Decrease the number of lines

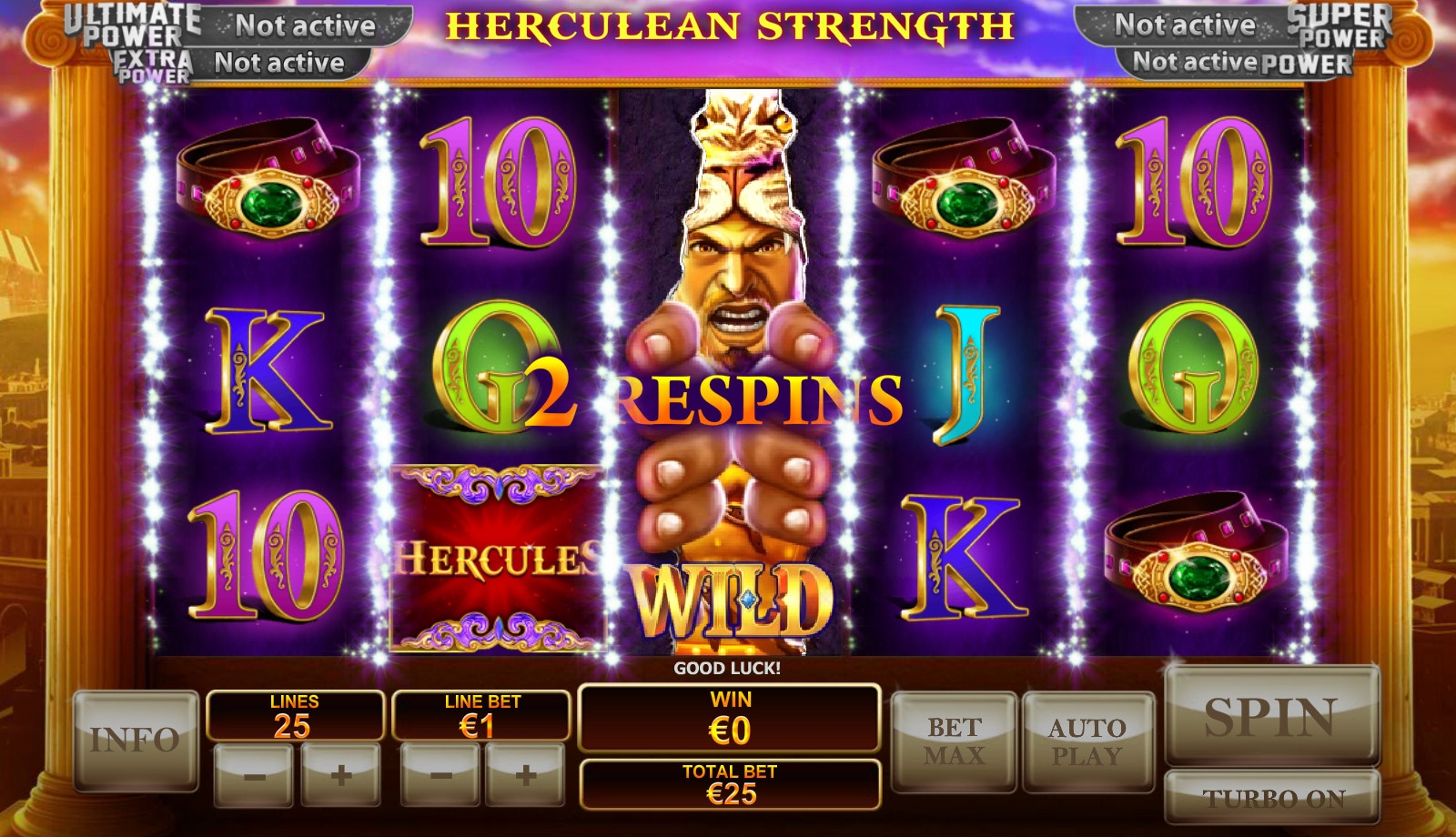click(253, 775)
